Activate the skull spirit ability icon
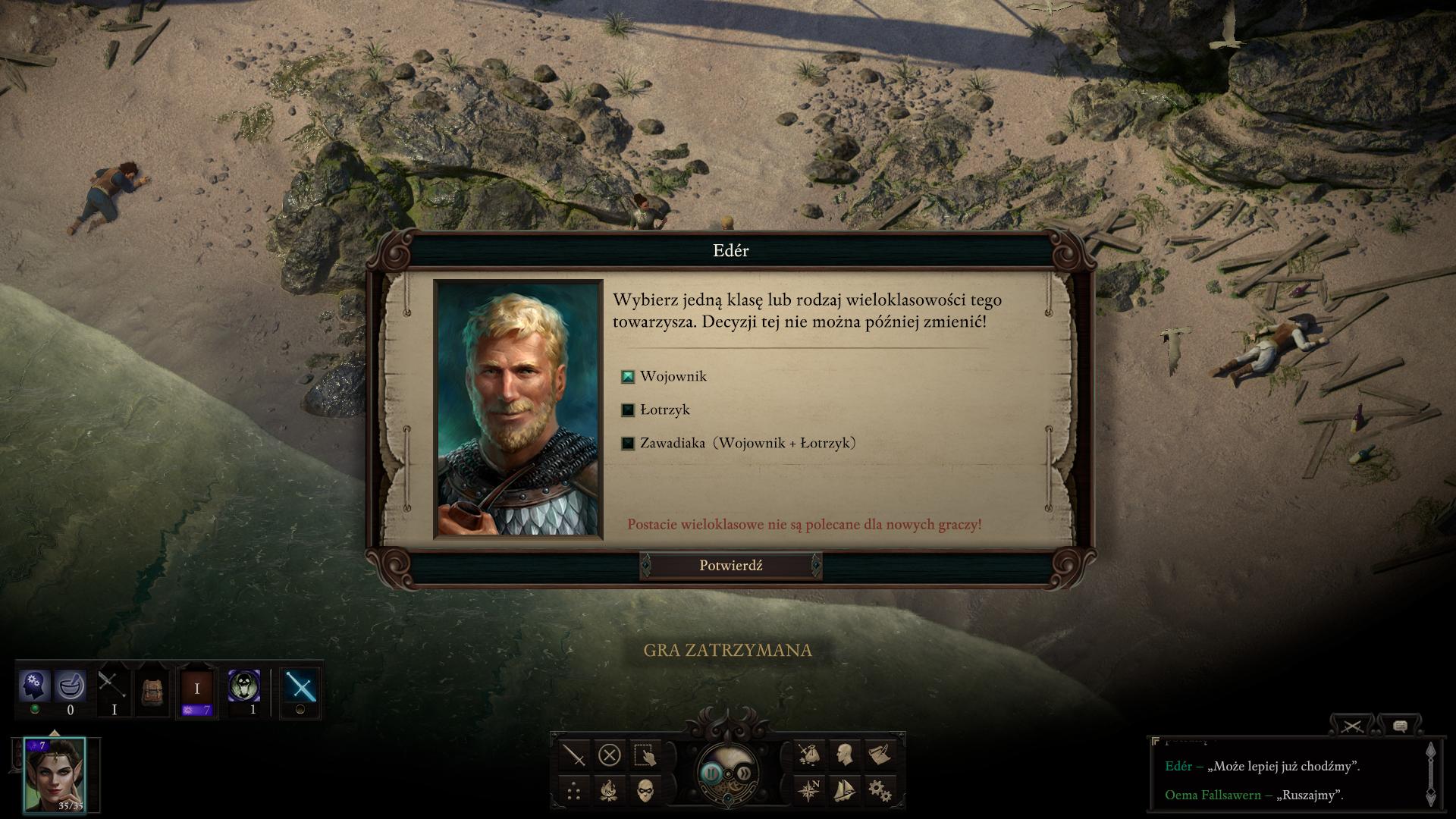Image resolution: width=1456 pixels, height=819 pixels. click(x=244, y=686)
